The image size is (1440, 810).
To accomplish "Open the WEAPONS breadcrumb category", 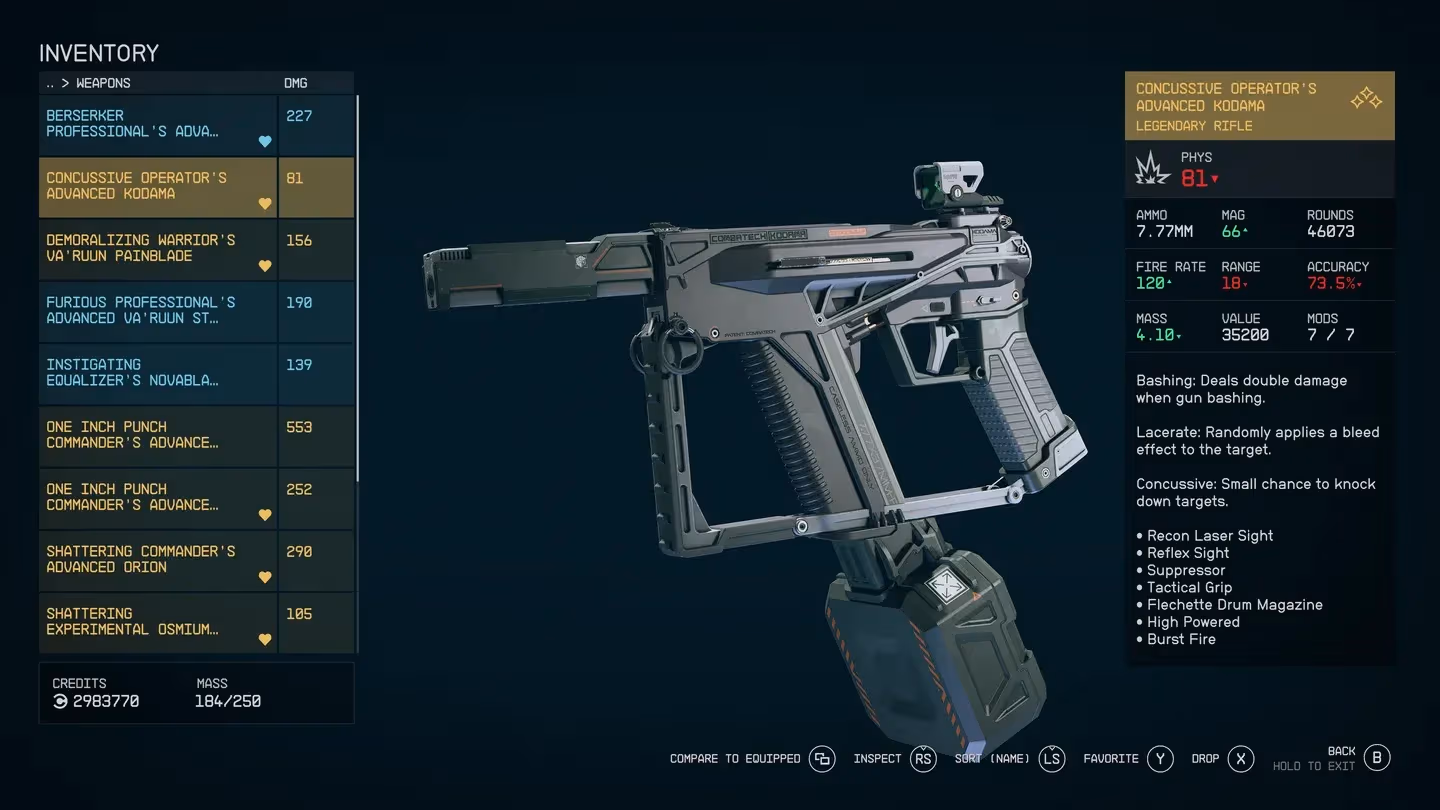I will (x=103, y=83).
